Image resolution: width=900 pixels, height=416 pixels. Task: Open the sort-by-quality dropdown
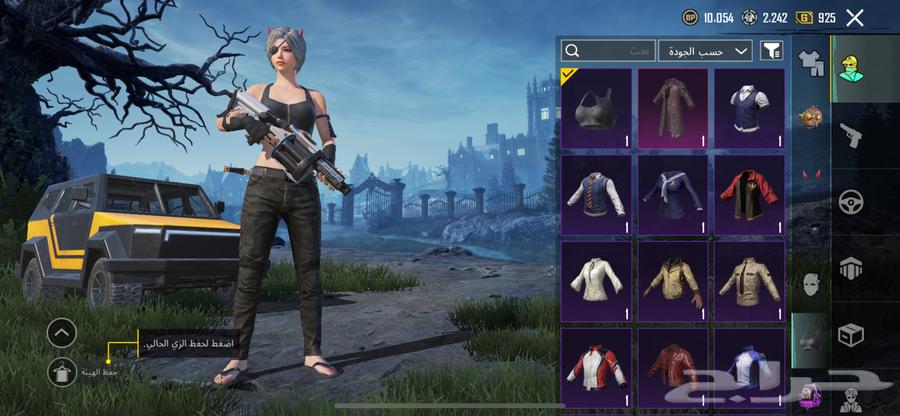705,50
